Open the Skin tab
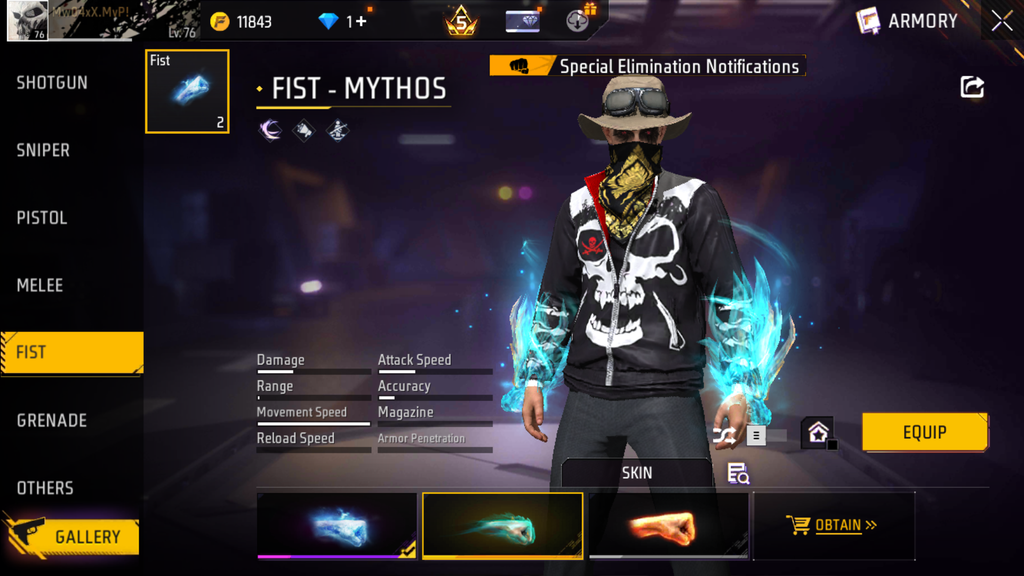Viewport: 1024px width, 576px height. tap(636, 473)
